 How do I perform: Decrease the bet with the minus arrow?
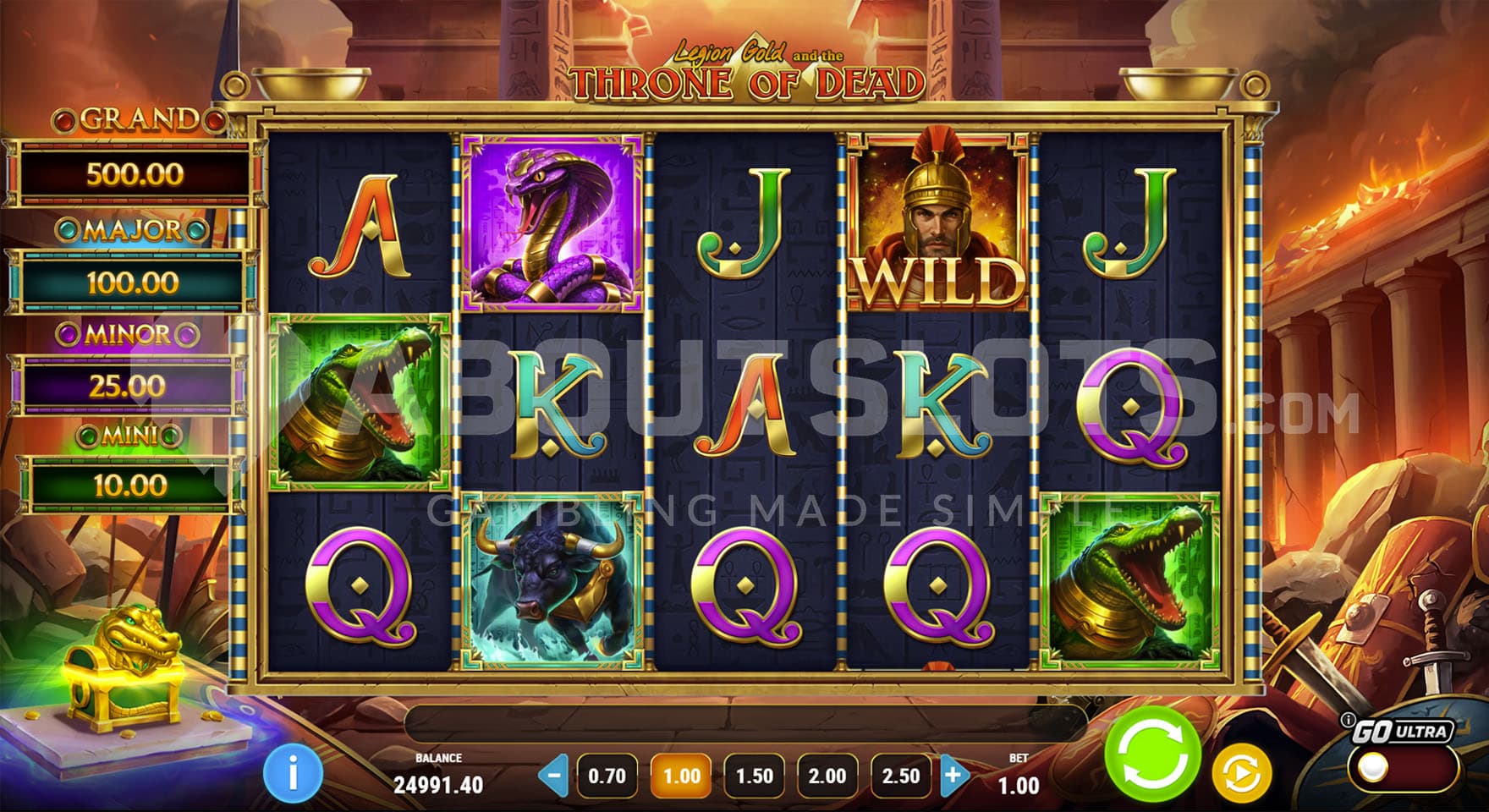pos(554,775)
